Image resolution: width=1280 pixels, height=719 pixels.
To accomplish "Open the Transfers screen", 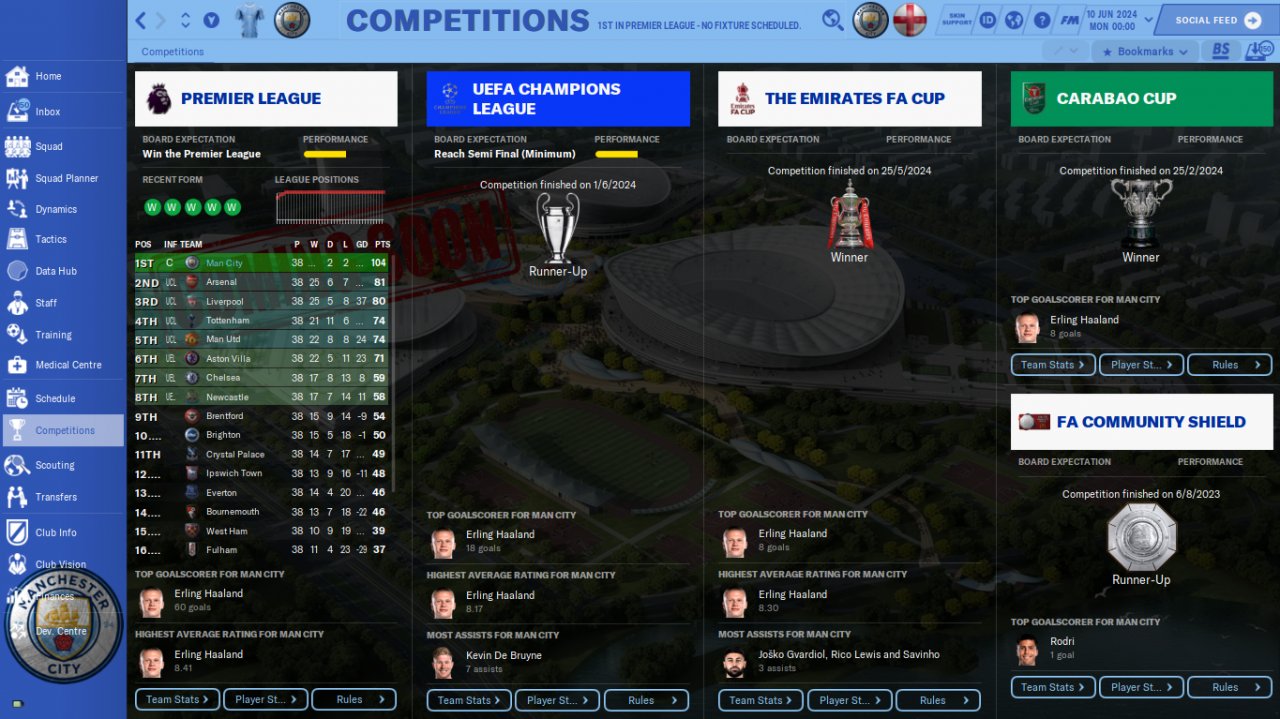I will (x=56, y=497).
